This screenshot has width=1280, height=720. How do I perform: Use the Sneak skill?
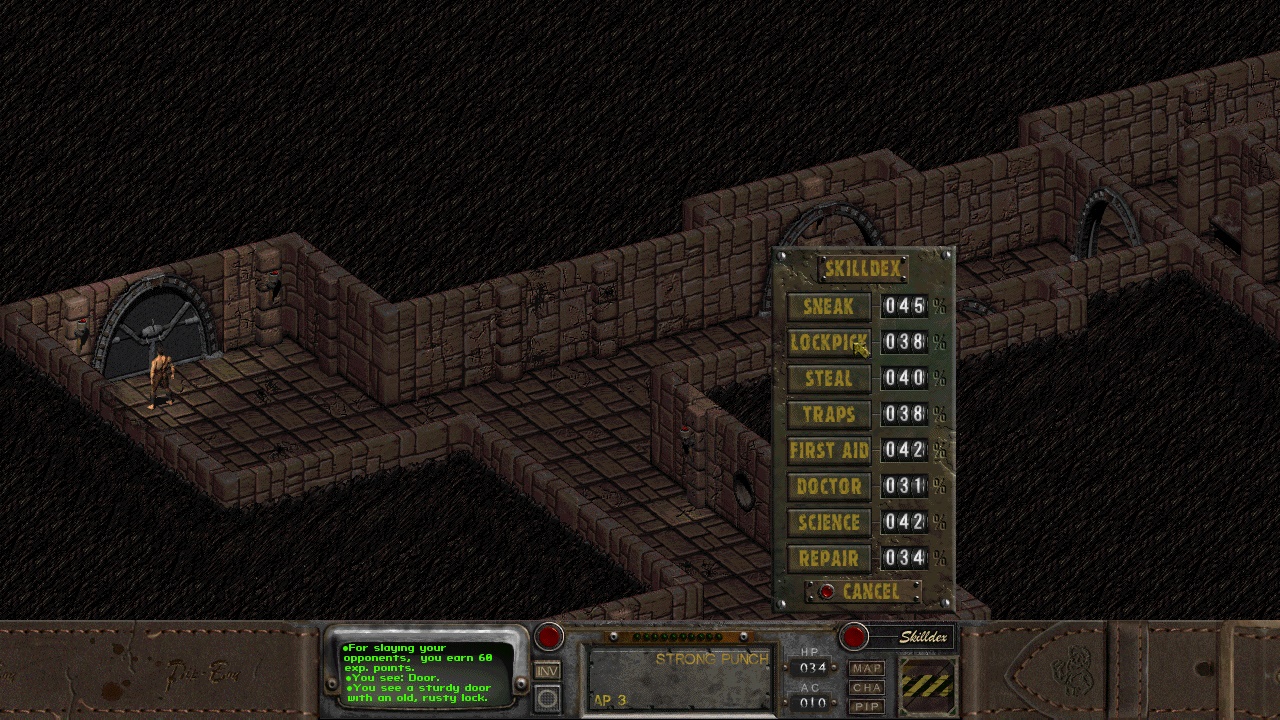click(829, 307)
